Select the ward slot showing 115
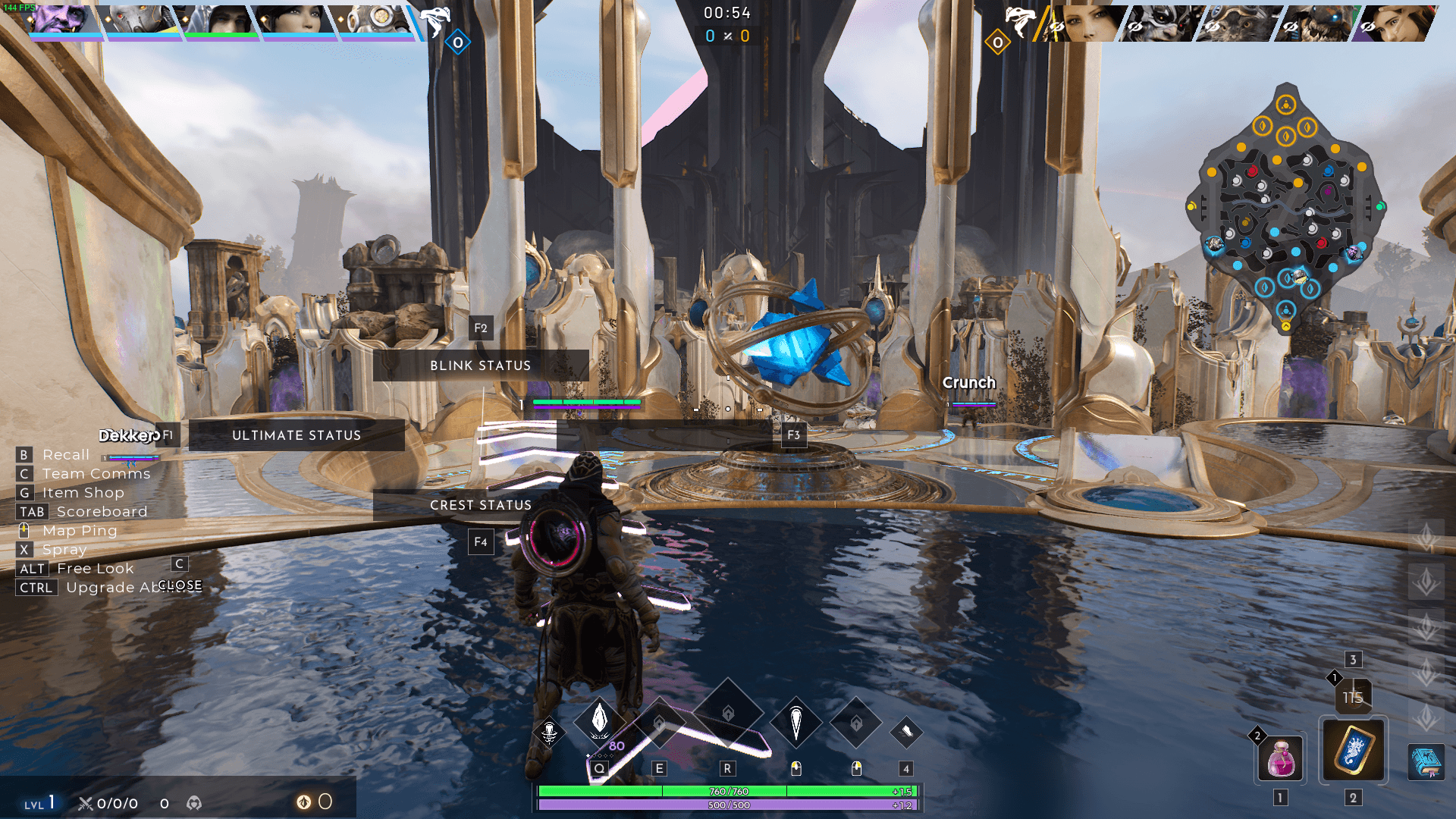Screen dimensions: 1456x819 (1353, 697)
